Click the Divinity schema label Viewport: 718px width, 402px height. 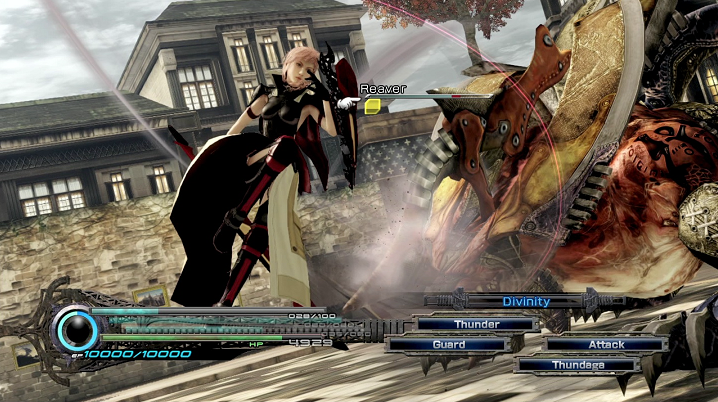click(x=526, y=301)
